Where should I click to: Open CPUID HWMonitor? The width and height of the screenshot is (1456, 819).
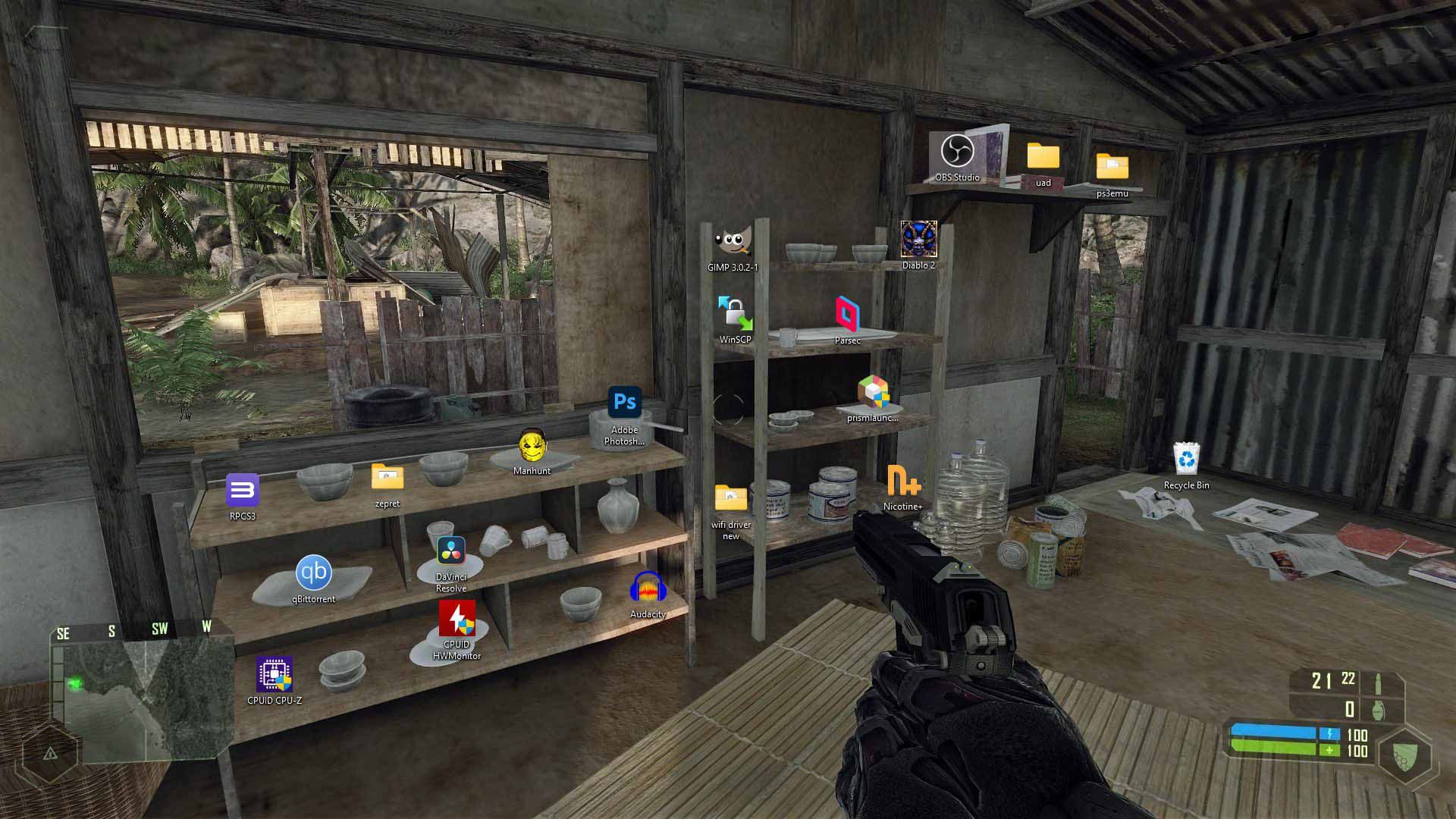click(458, 619)
